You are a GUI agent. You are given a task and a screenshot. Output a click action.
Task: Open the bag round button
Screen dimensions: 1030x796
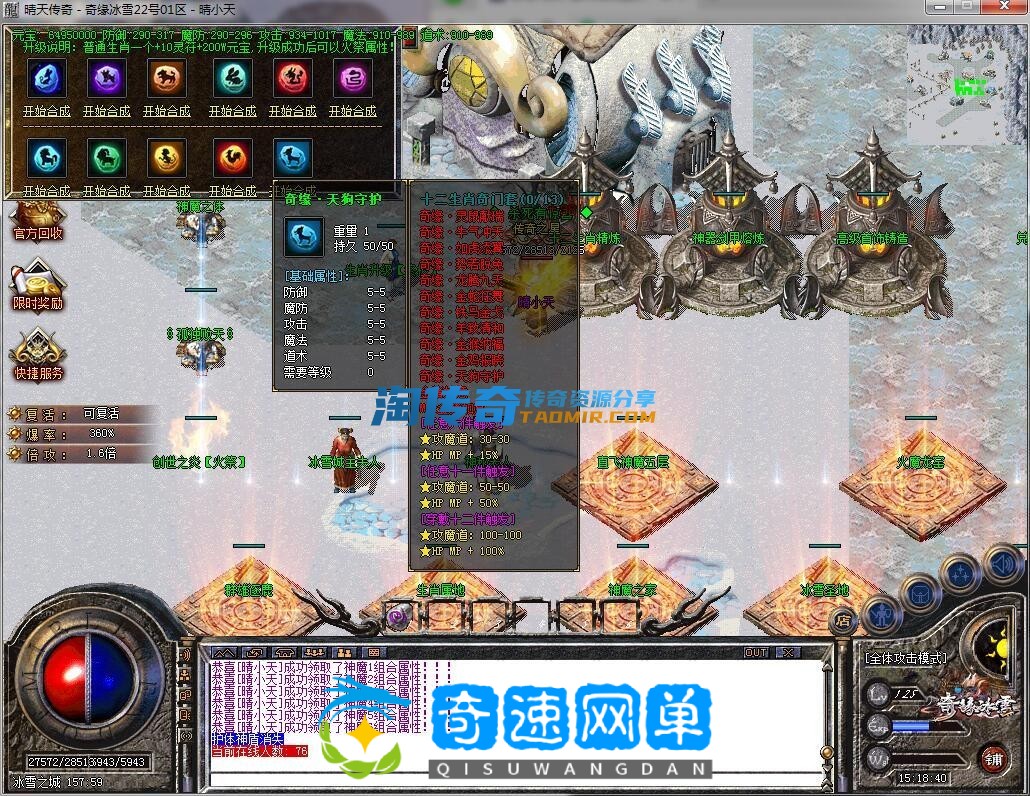point(921,594)
